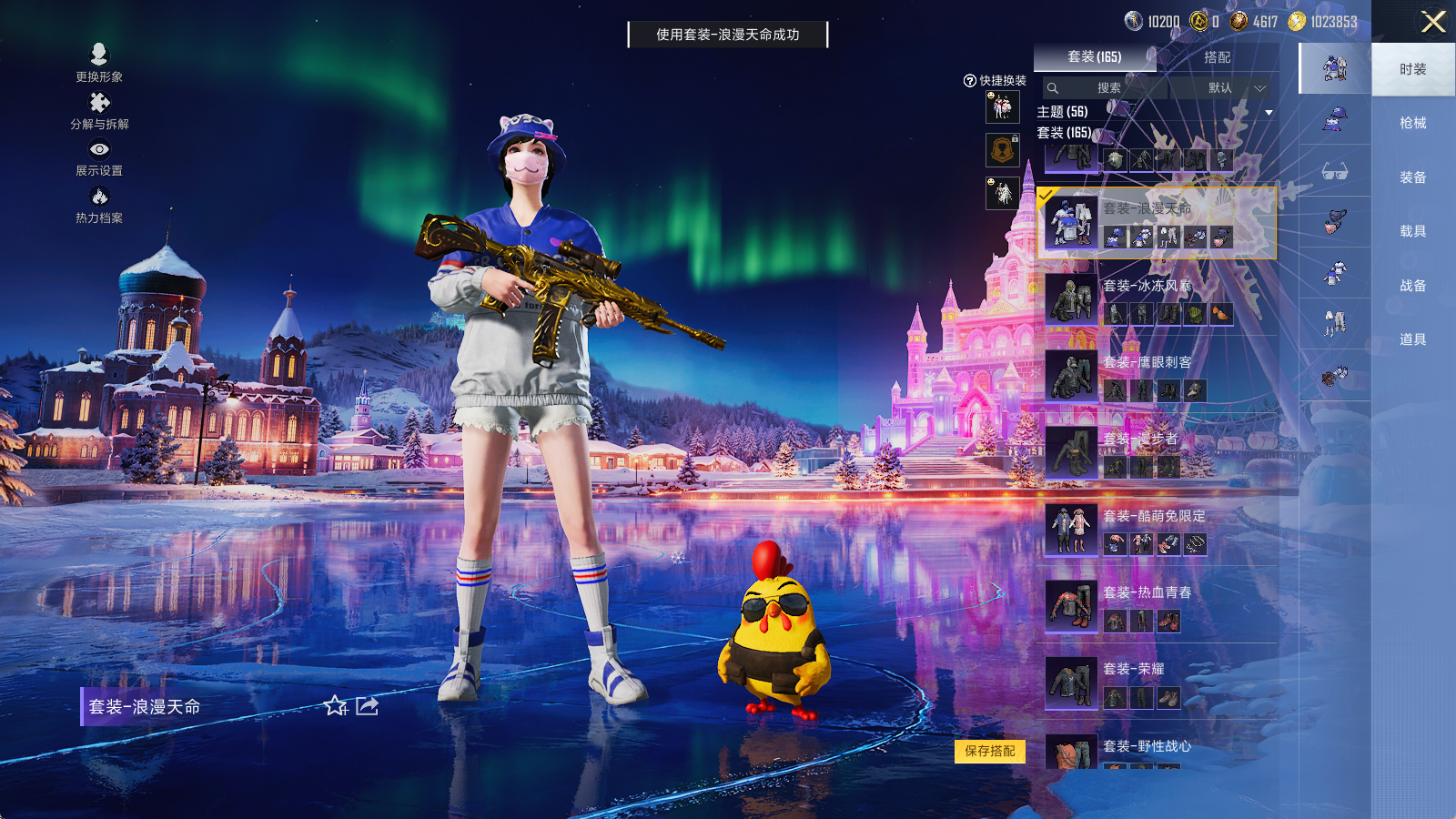Favorite the outfit with the star icon
The width and height of the screenshot is (1456, 819).
coord(336,706)
